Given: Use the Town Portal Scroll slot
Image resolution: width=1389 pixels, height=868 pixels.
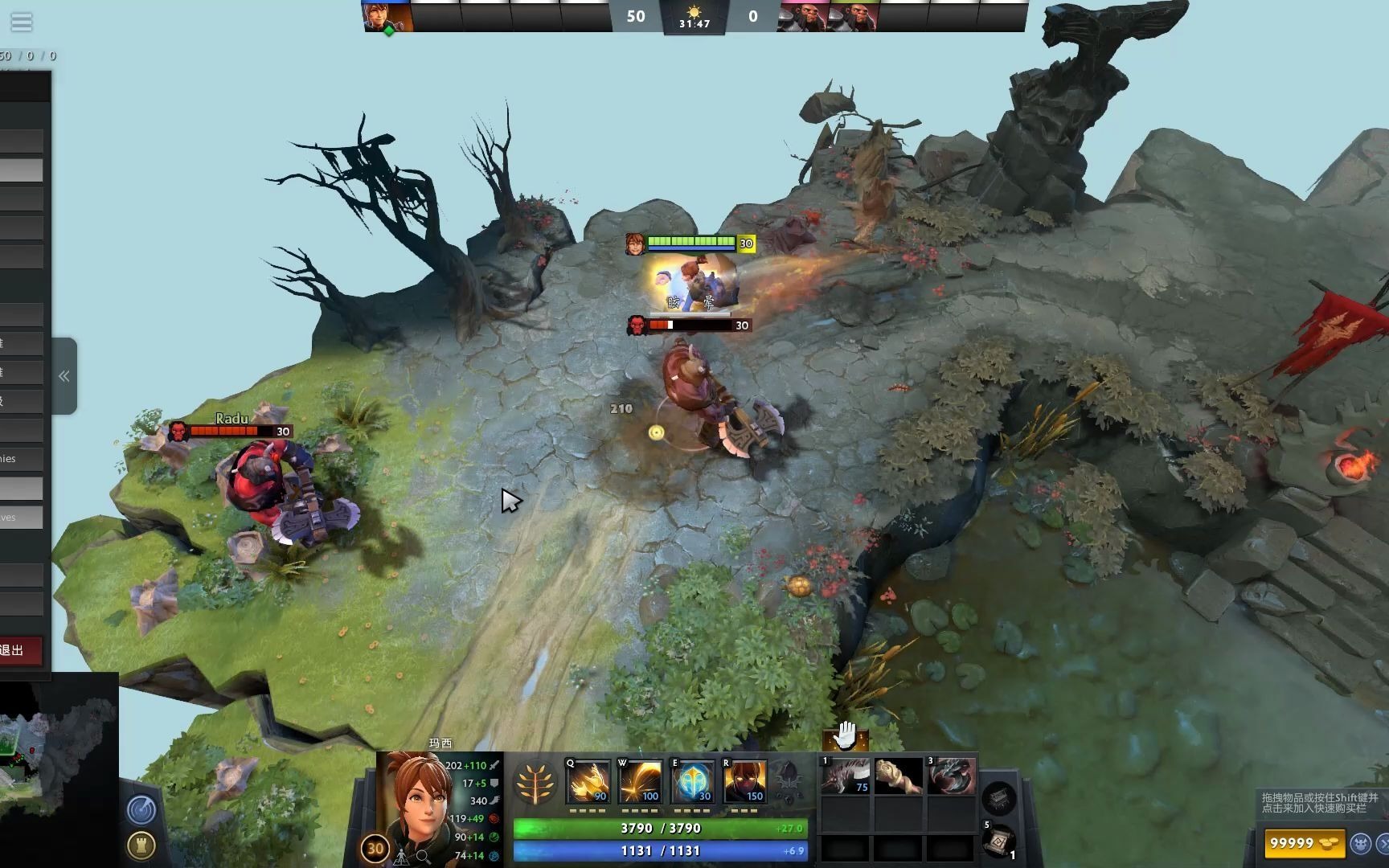Looking at the screenshot, I should point(998,841).
